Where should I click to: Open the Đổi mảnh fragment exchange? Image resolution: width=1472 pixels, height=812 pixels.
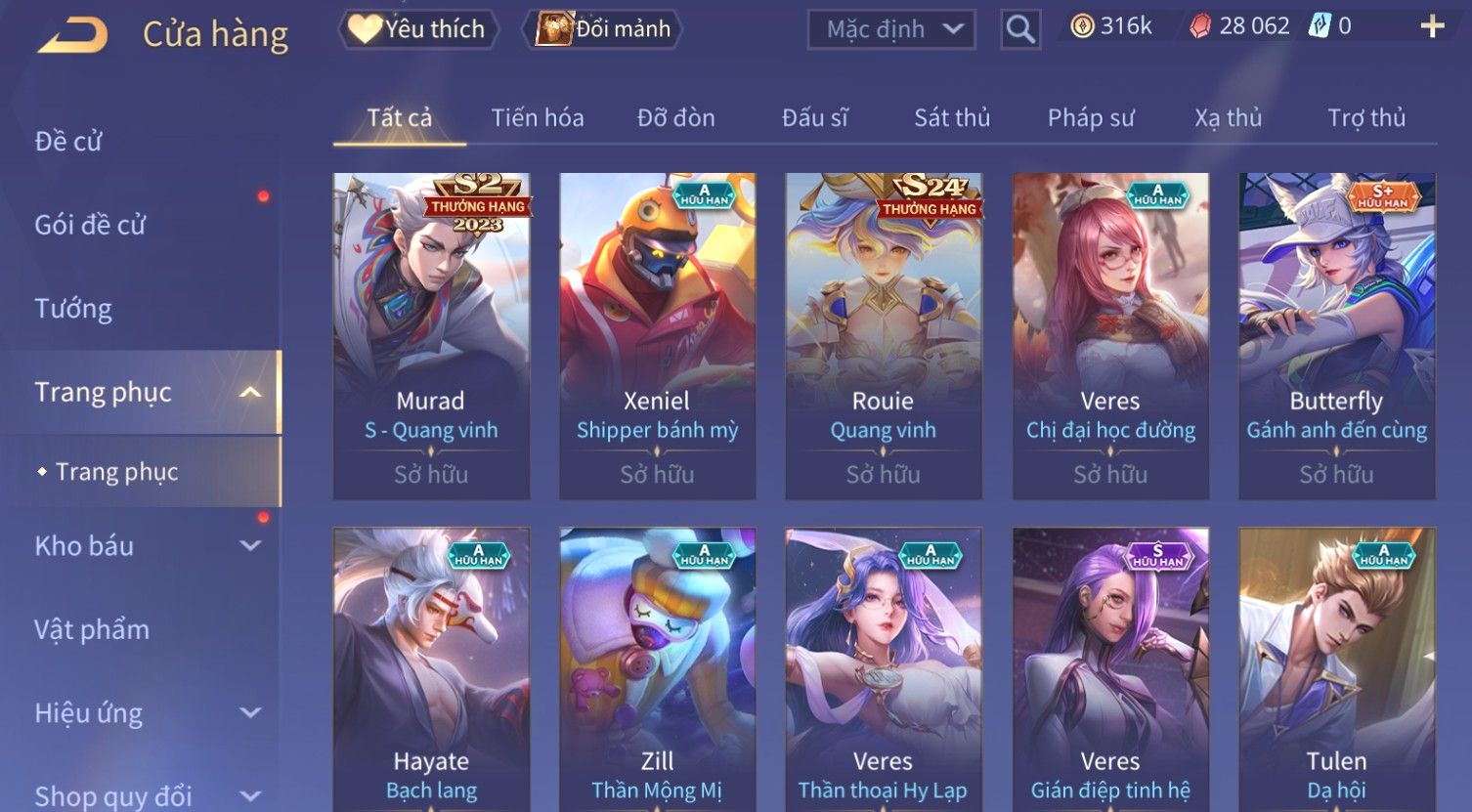tap(606, 29)
